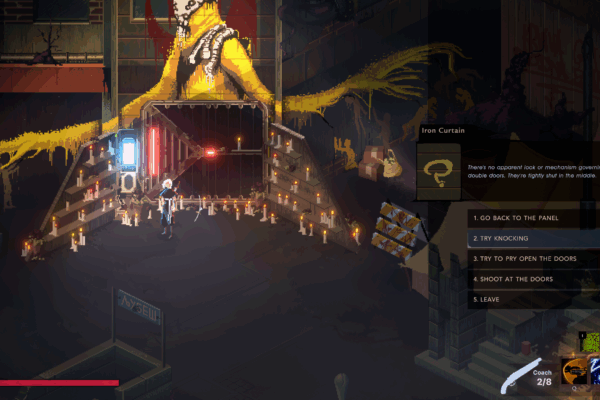Pick "Try to pry open the doors"
This screenshot has width=600, height=400.
point(530,259)
